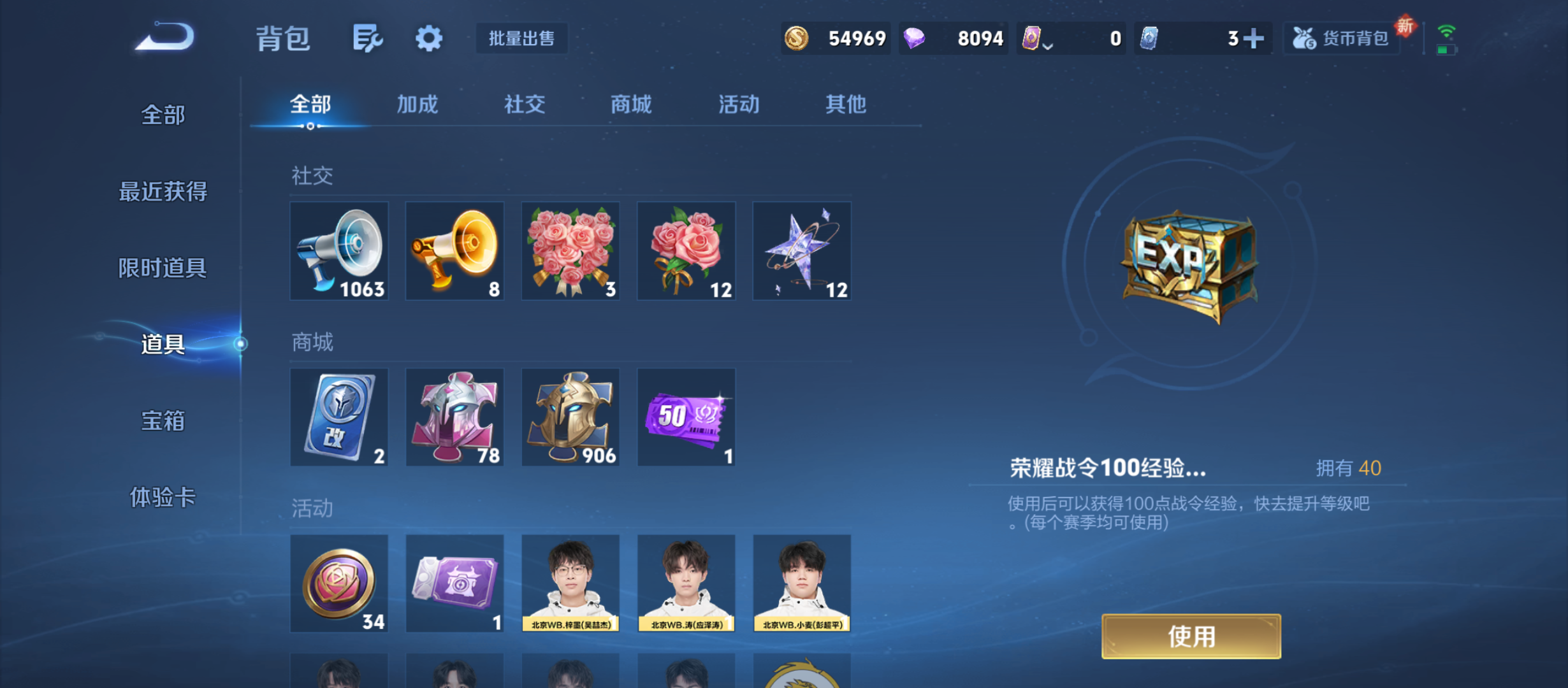Open the settings gear
Screen dimensions: 1568x688
428,38
